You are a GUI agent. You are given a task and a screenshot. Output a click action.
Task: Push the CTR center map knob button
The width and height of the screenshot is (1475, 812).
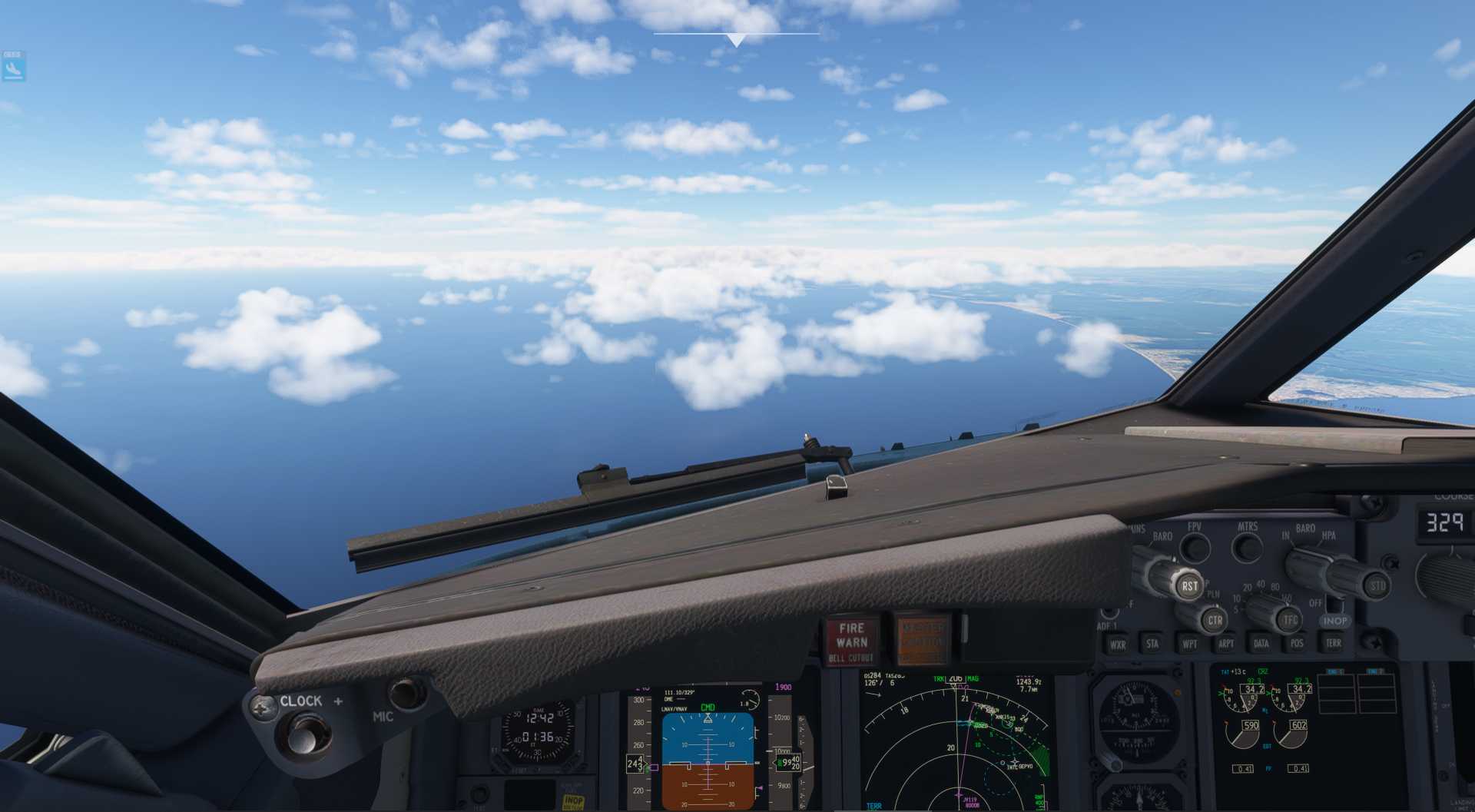click(1215, 621)
